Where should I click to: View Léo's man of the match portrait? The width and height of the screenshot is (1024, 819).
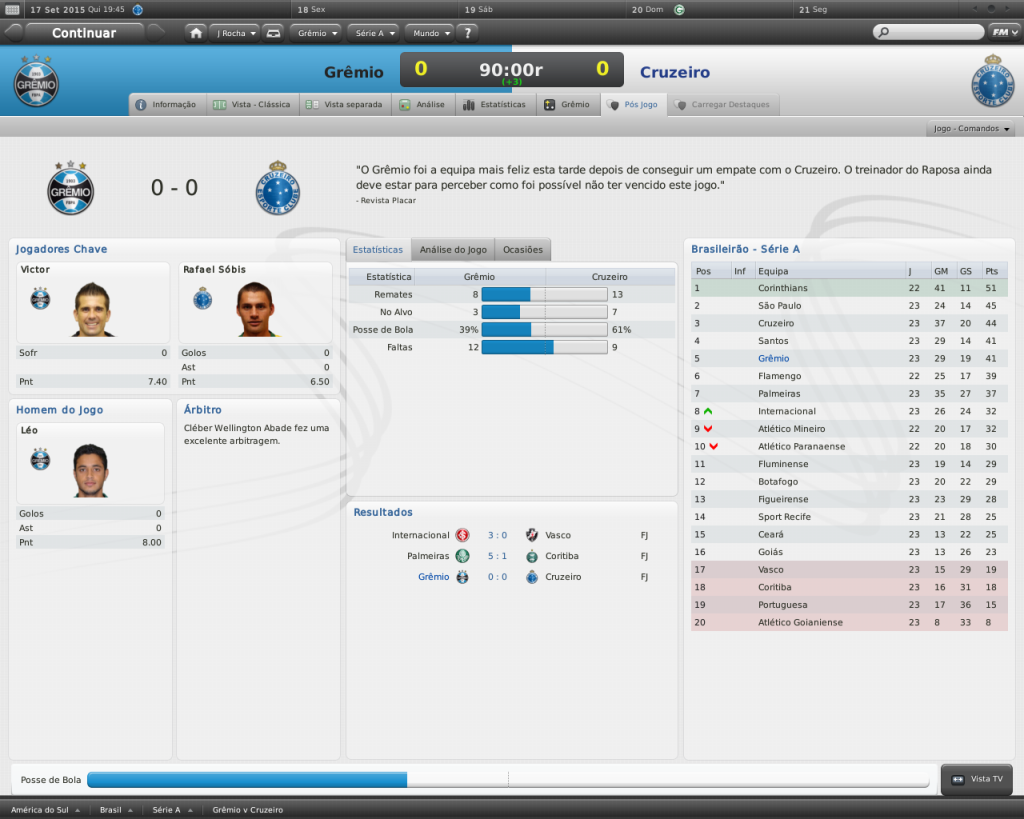pos(90,470)
